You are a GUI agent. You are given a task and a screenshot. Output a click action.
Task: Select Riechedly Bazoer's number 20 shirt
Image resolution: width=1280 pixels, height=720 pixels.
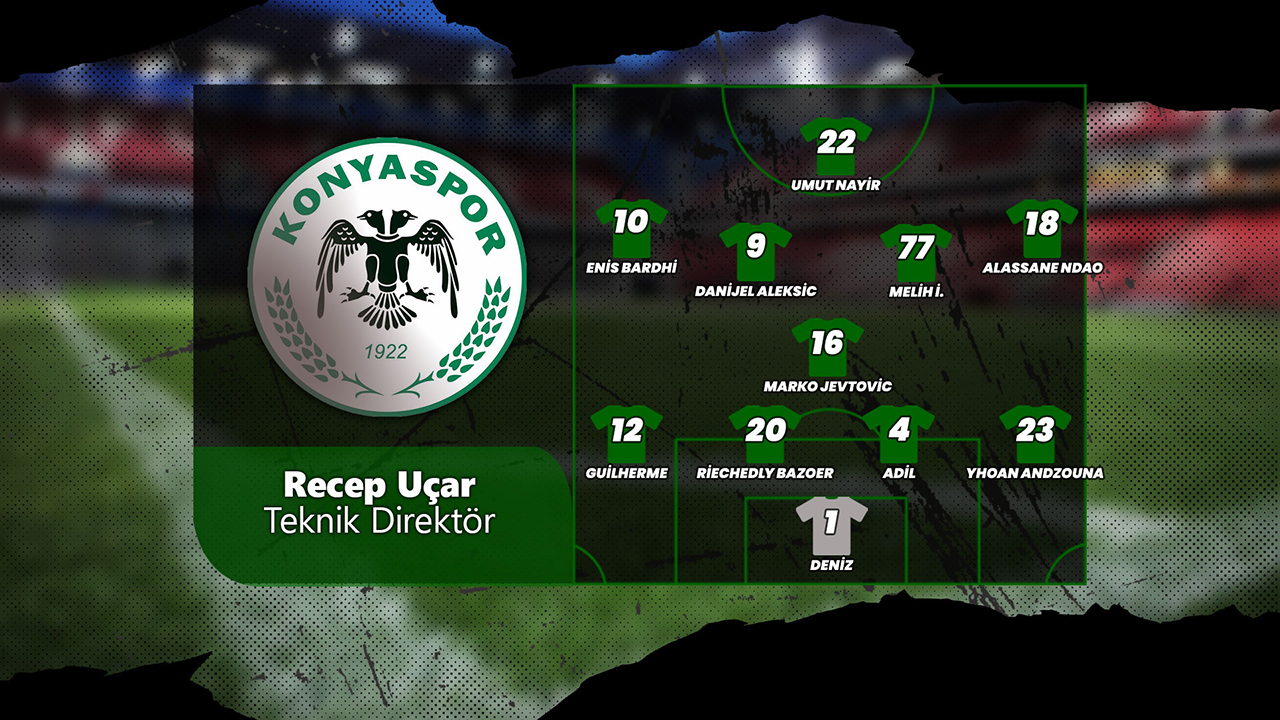765,432
